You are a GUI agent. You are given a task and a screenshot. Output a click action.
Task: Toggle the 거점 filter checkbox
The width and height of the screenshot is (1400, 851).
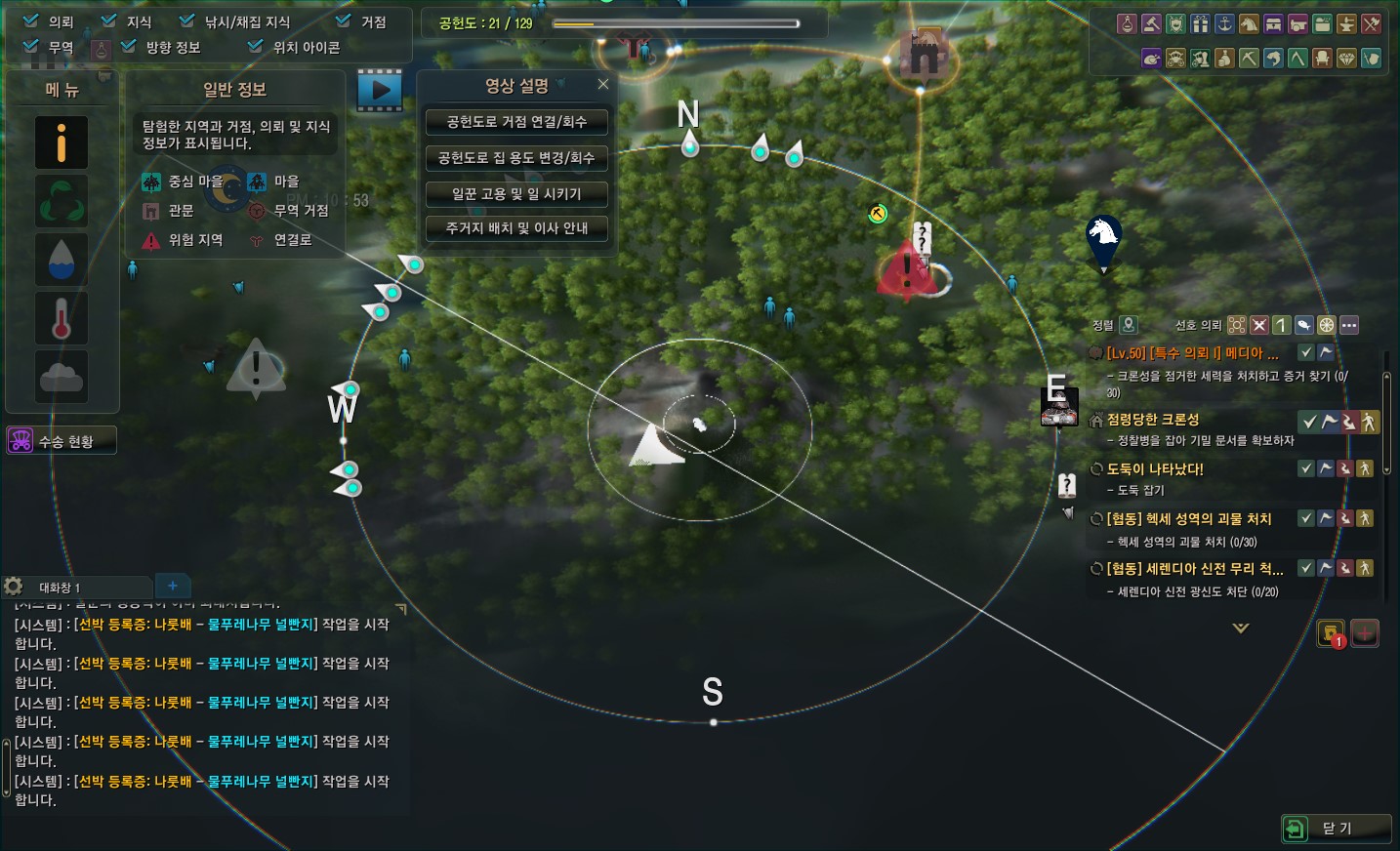[x=344, y=20]
